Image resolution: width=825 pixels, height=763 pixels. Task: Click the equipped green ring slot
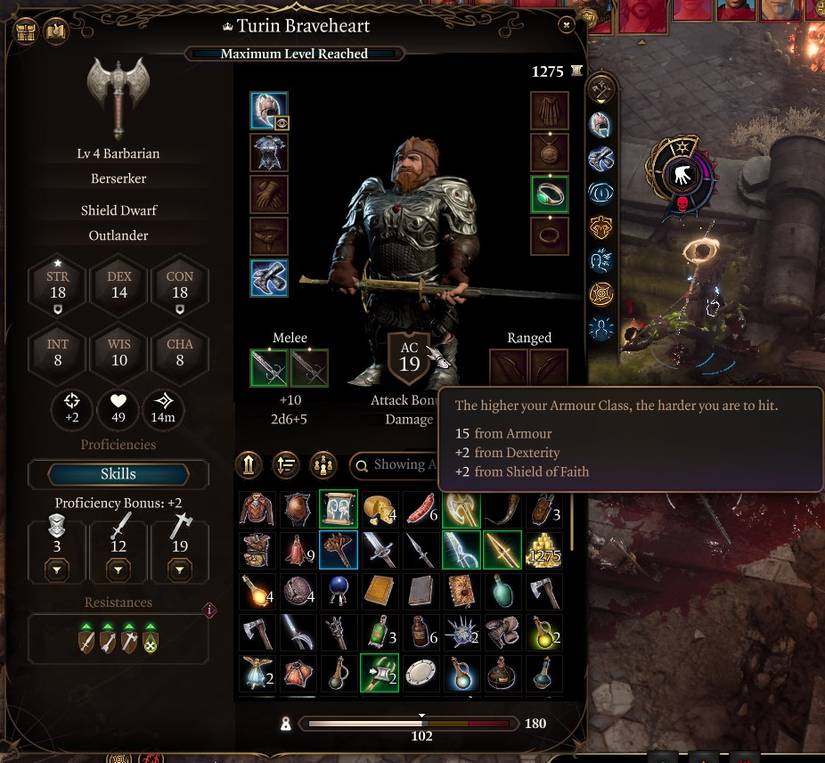[x=549, y=194]
